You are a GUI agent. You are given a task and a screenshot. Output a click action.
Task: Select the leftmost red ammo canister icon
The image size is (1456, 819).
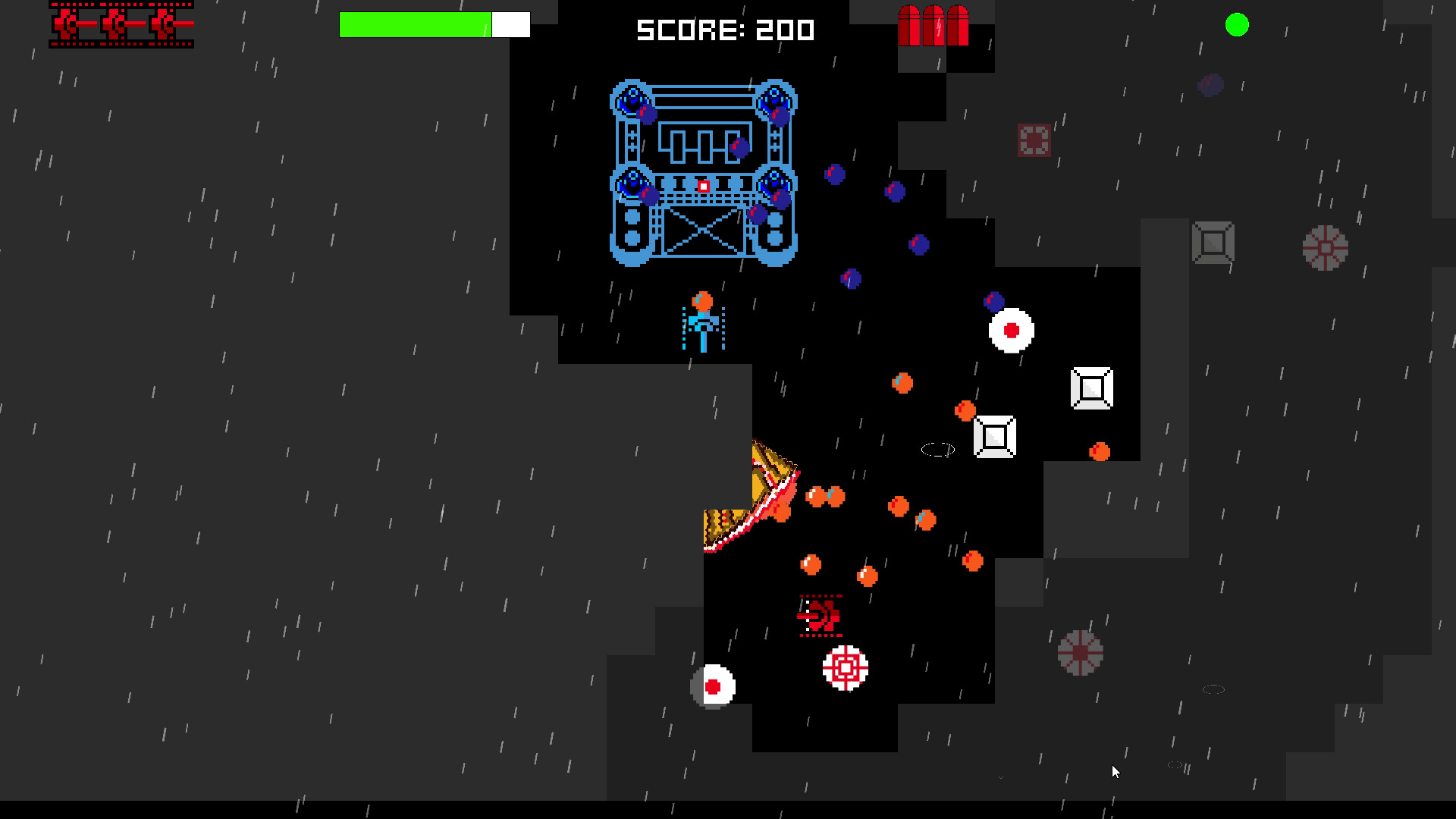pyautogui.click(x=909, y=27)
